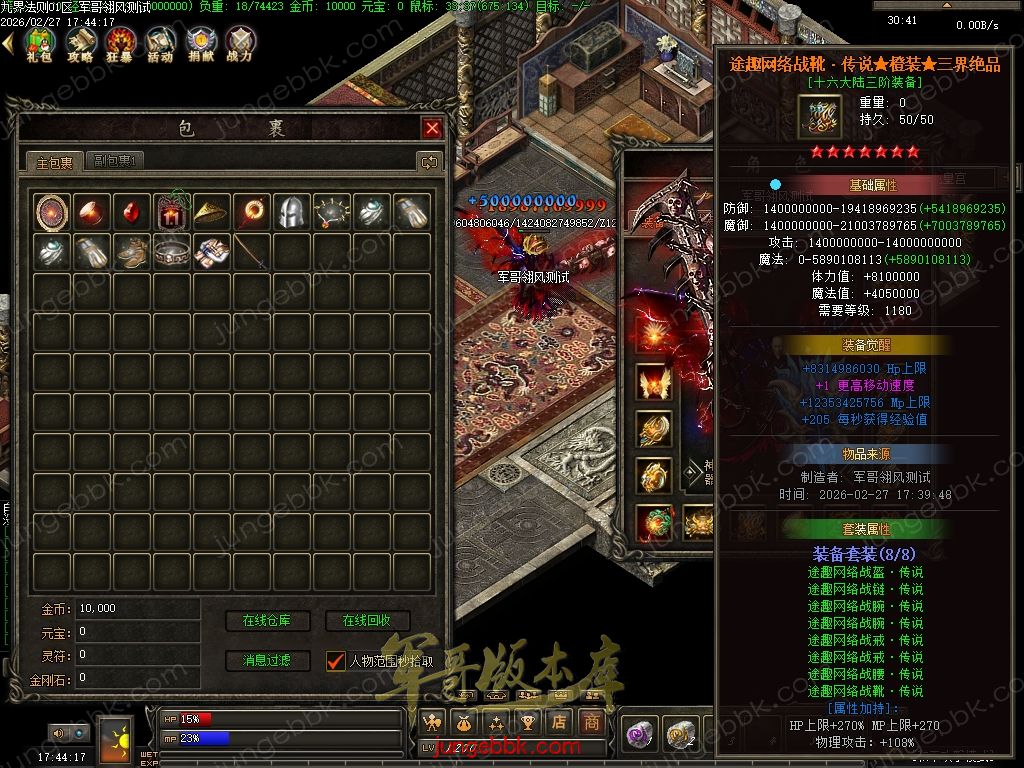
Task: Click the inventory sort arrows button
Action: [x=429, y=161]
